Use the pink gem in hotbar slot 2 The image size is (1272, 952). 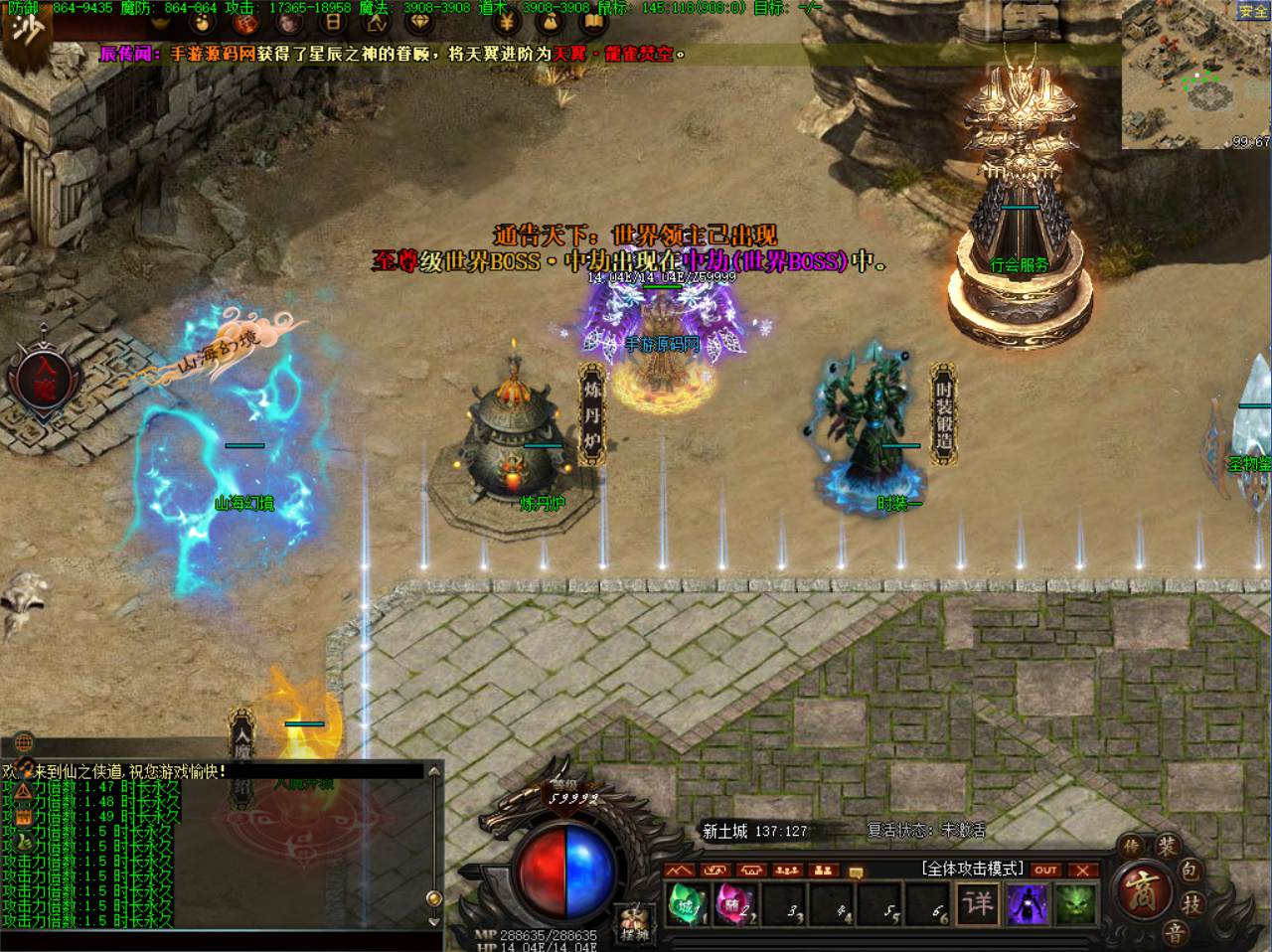tap(734, 904)
